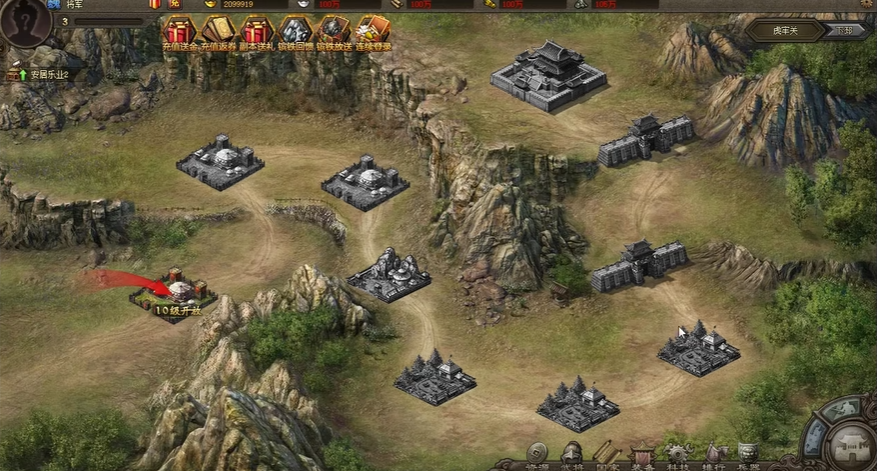Open the 镔铁回馈 iron ore event
This screenshot has width=877, height=471.
295,32
